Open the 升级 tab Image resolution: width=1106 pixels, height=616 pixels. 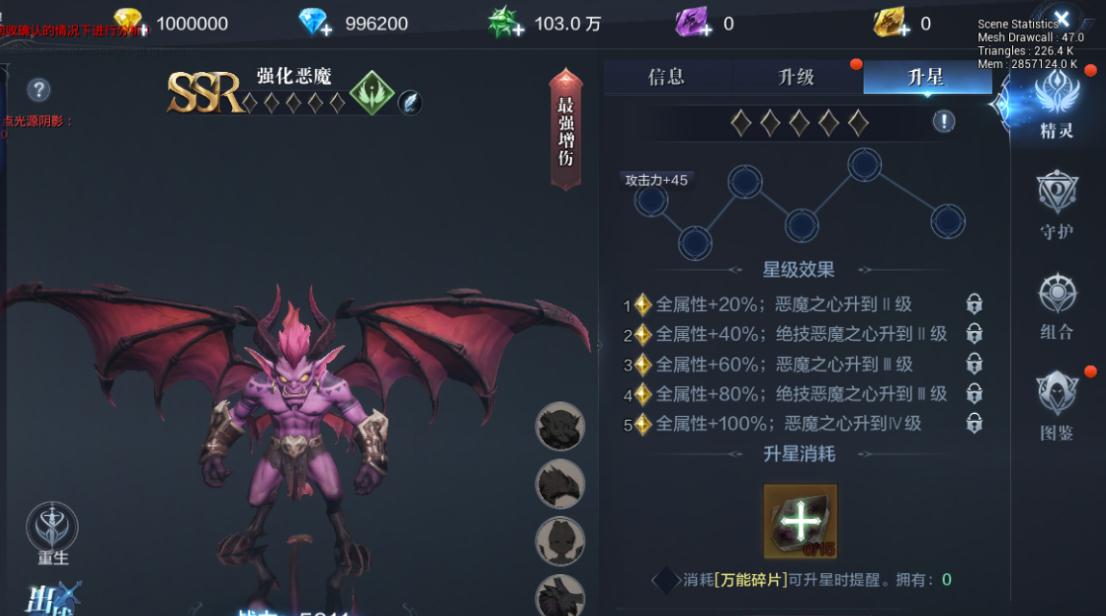(x=796, y=78)
